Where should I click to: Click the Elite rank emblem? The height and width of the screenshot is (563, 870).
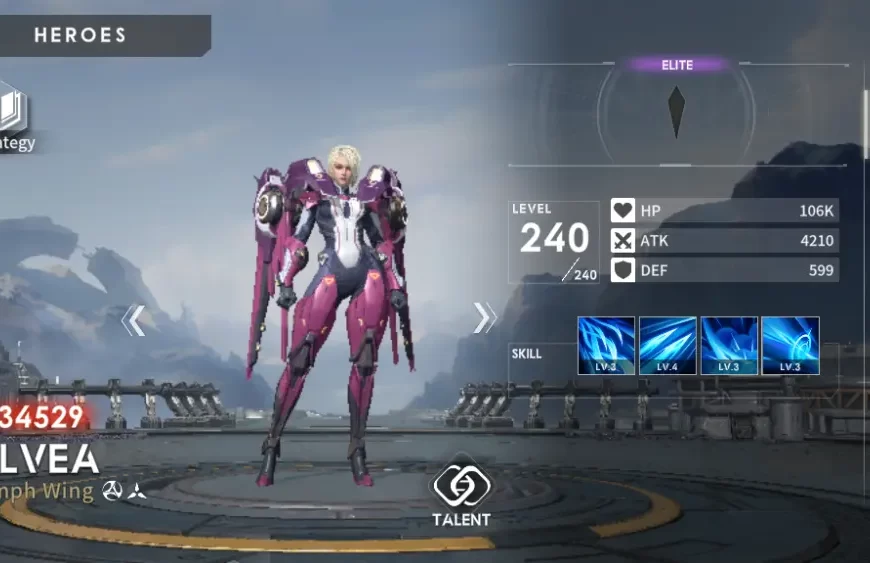(x=677, y=111)
